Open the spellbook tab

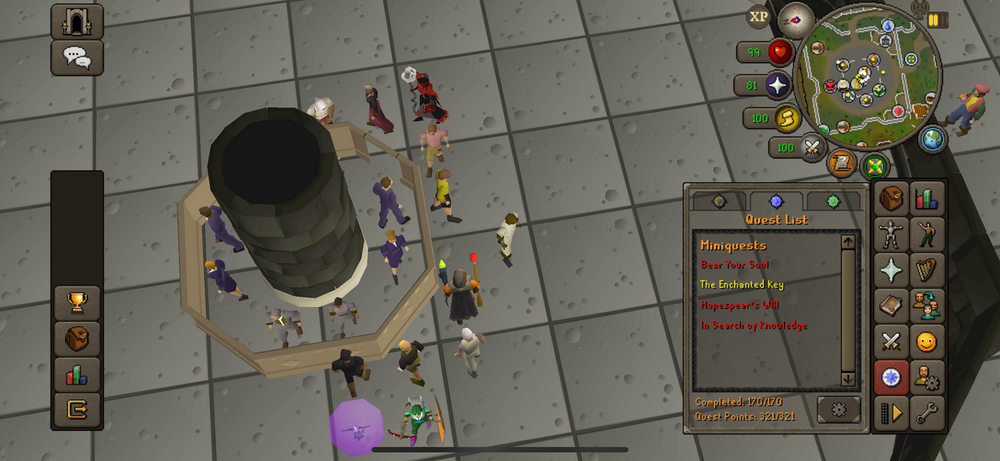point(891,306)
